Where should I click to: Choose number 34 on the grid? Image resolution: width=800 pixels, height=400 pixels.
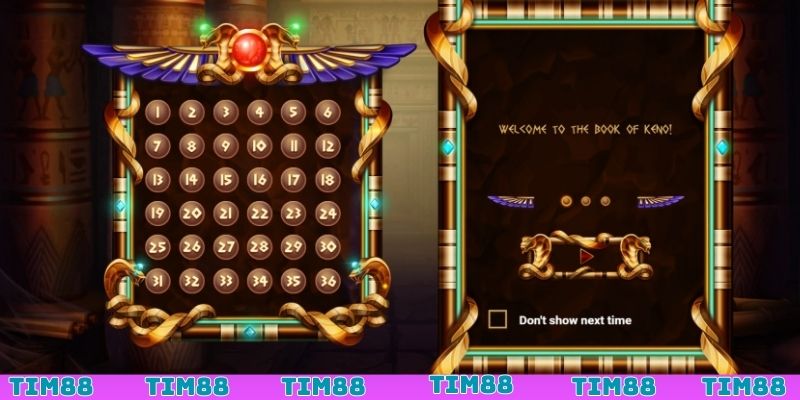[259, 281]
